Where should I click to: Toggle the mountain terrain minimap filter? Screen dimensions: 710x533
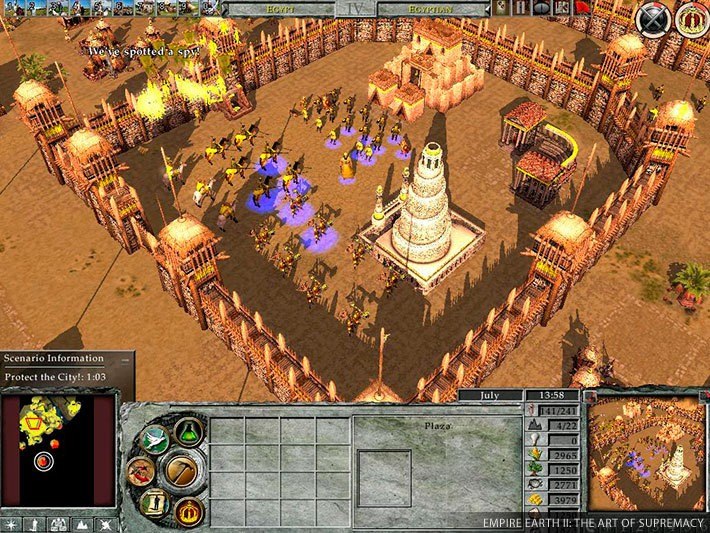(x=80, y=523)
